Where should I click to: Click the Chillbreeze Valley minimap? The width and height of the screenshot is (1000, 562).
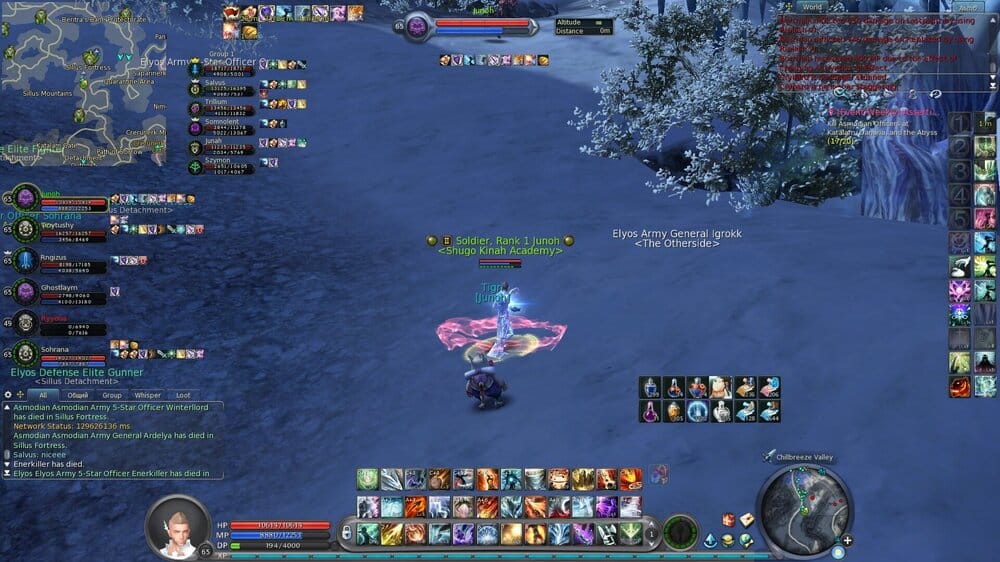[803, 510]
